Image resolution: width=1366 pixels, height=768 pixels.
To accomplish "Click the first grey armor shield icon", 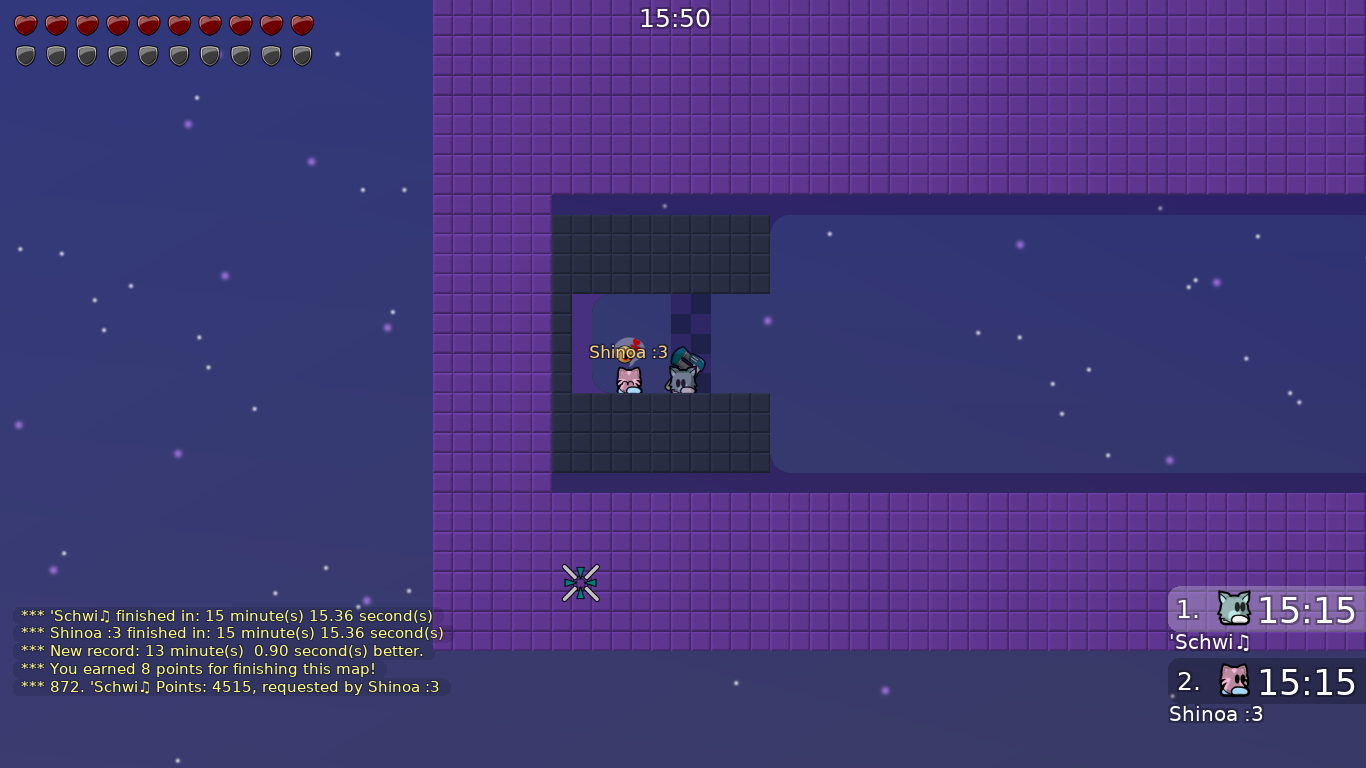I will coord(25,55).
